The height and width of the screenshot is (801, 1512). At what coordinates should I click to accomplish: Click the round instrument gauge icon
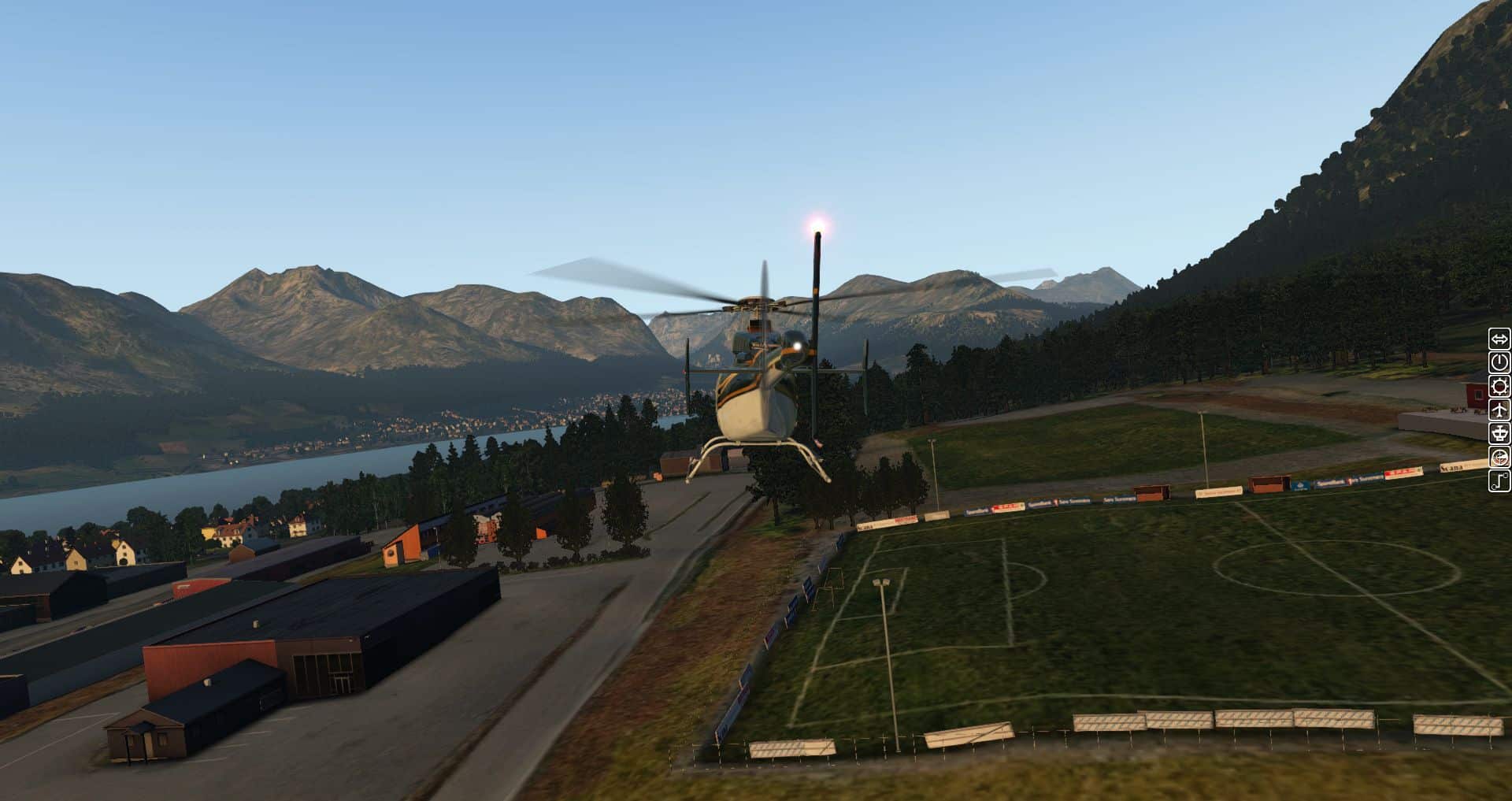click(1499, 457)
